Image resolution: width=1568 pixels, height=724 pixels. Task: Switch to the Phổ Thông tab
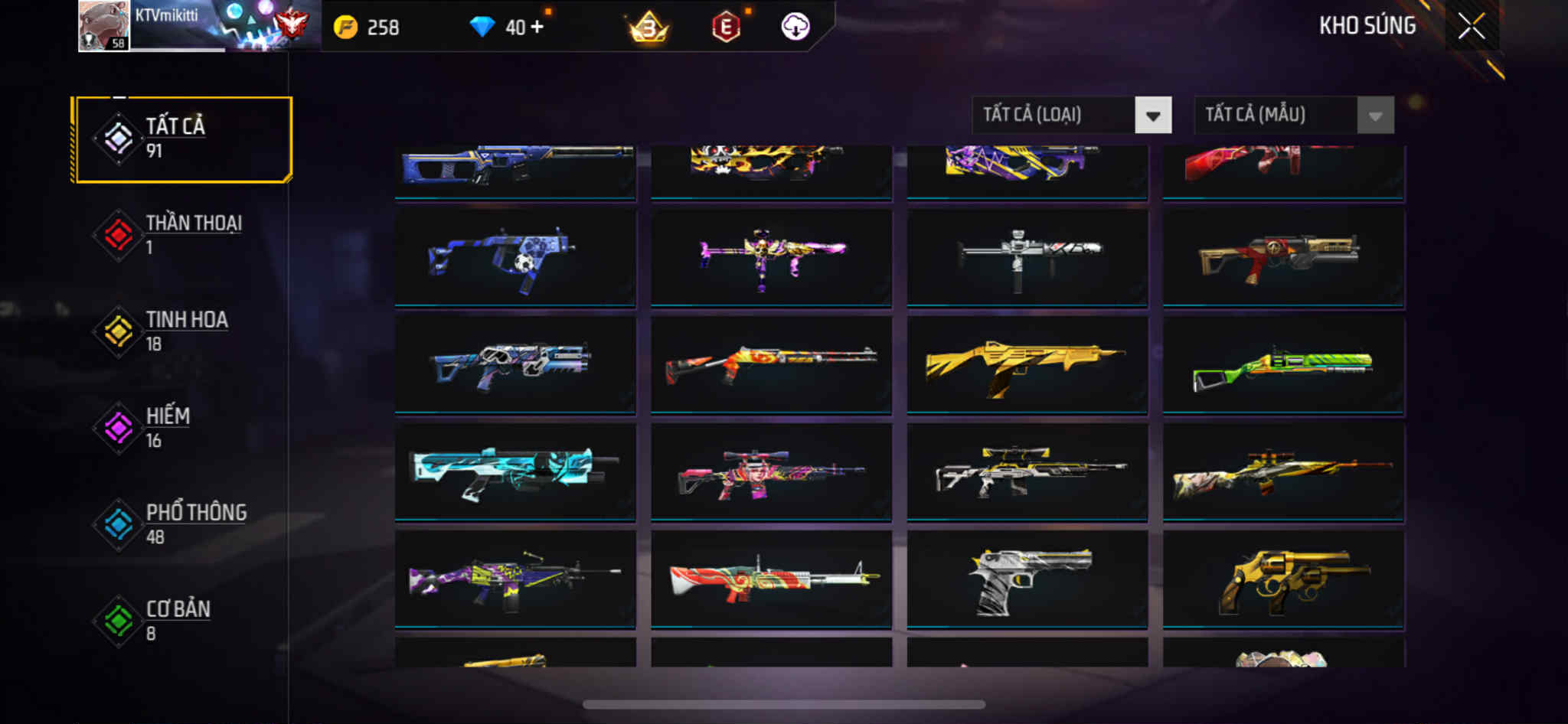(182, 524)
